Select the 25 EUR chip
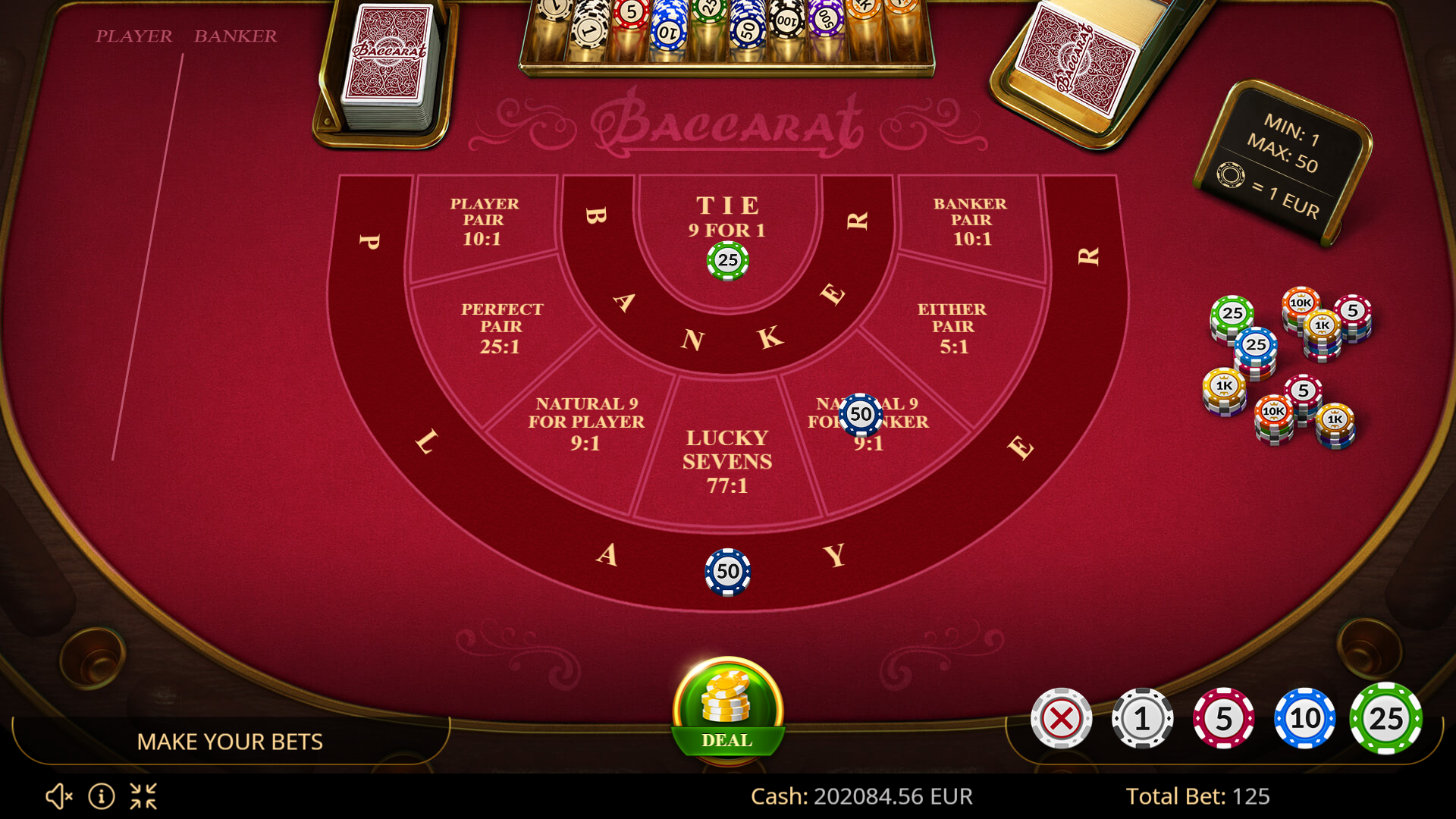This screenshot has width=1456, height=819. tap(1385, 719)
